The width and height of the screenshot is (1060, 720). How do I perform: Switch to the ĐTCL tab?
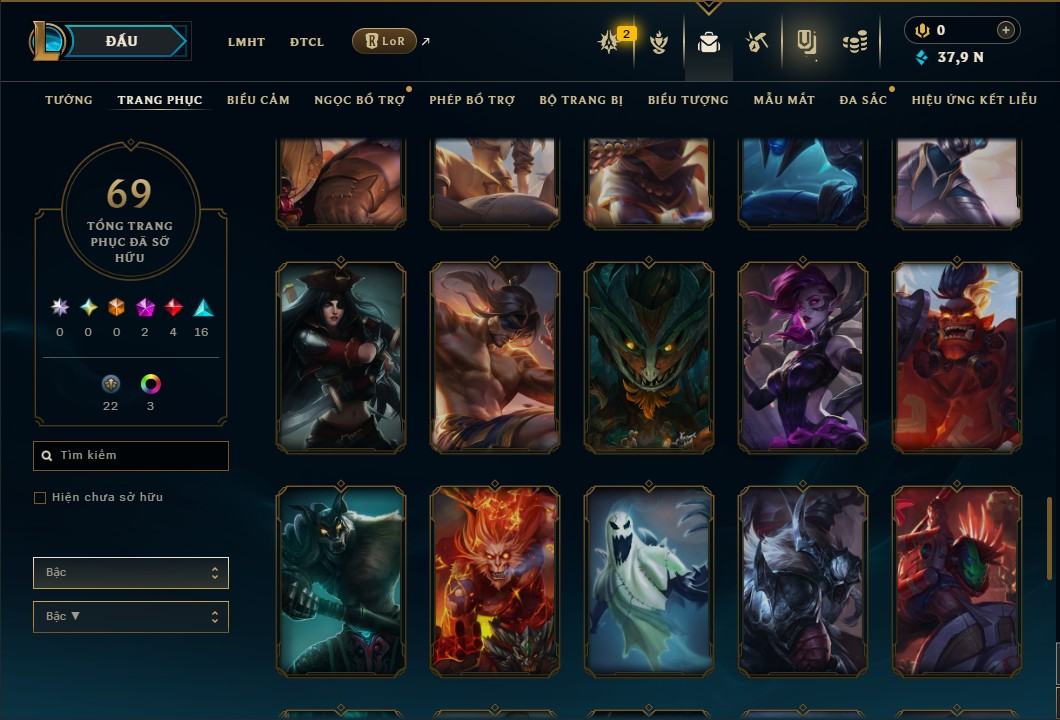[x=307, y=42]
